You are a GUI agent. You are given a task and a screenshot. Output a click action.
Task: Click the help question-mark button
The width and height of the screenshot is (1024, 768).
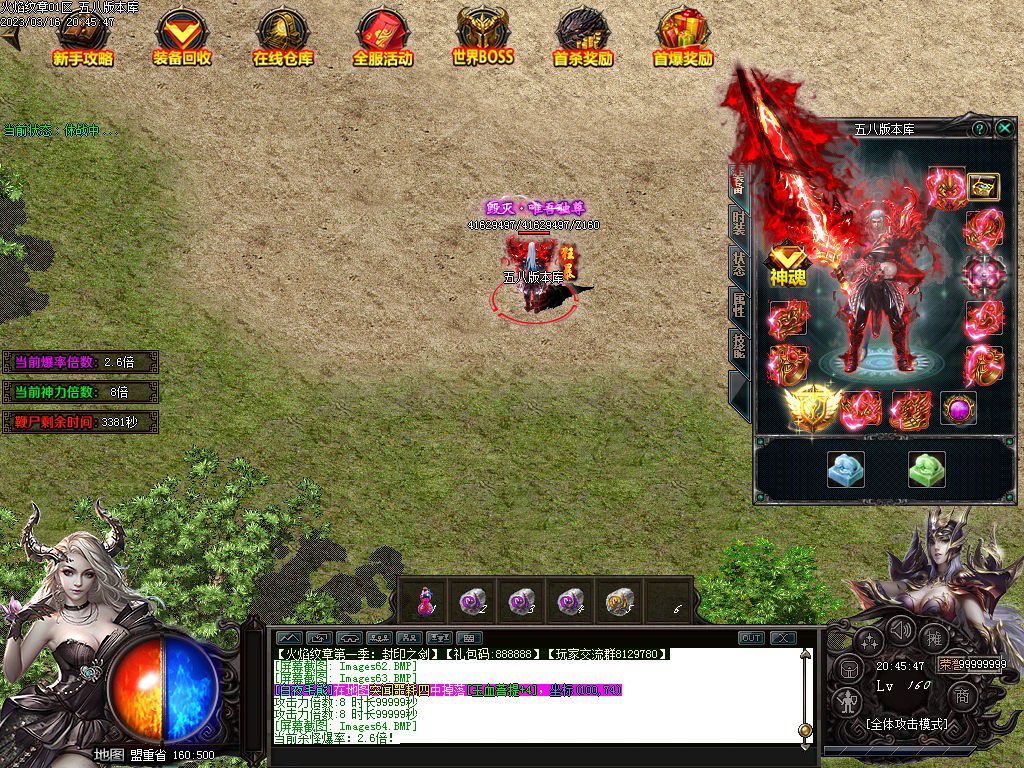[980, 128]
